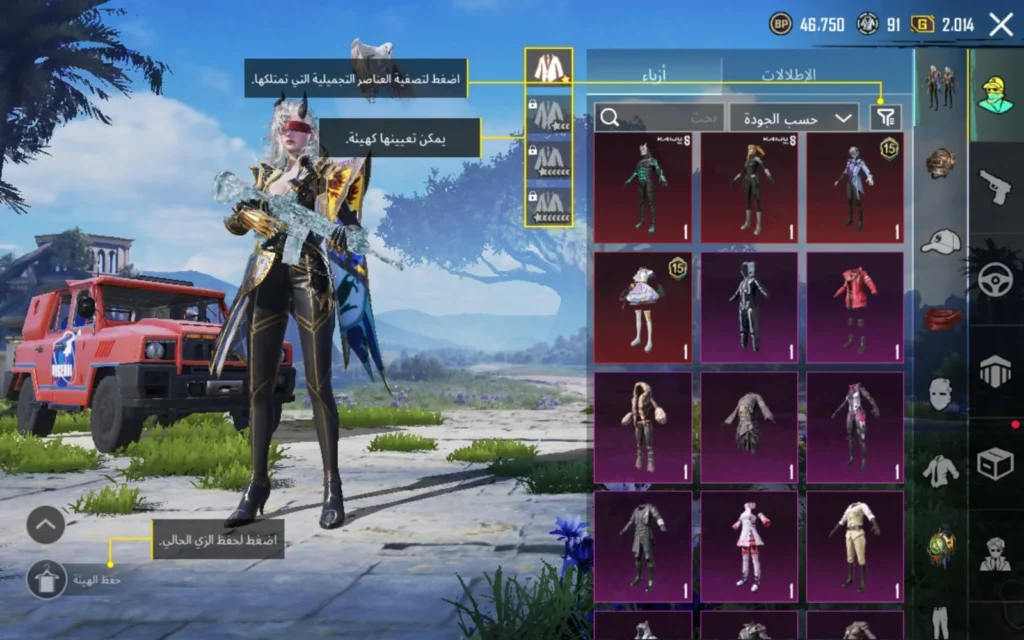The image size is (1024, 640).
Task: Open the pistol weapons category
Action: click(995, 186)
